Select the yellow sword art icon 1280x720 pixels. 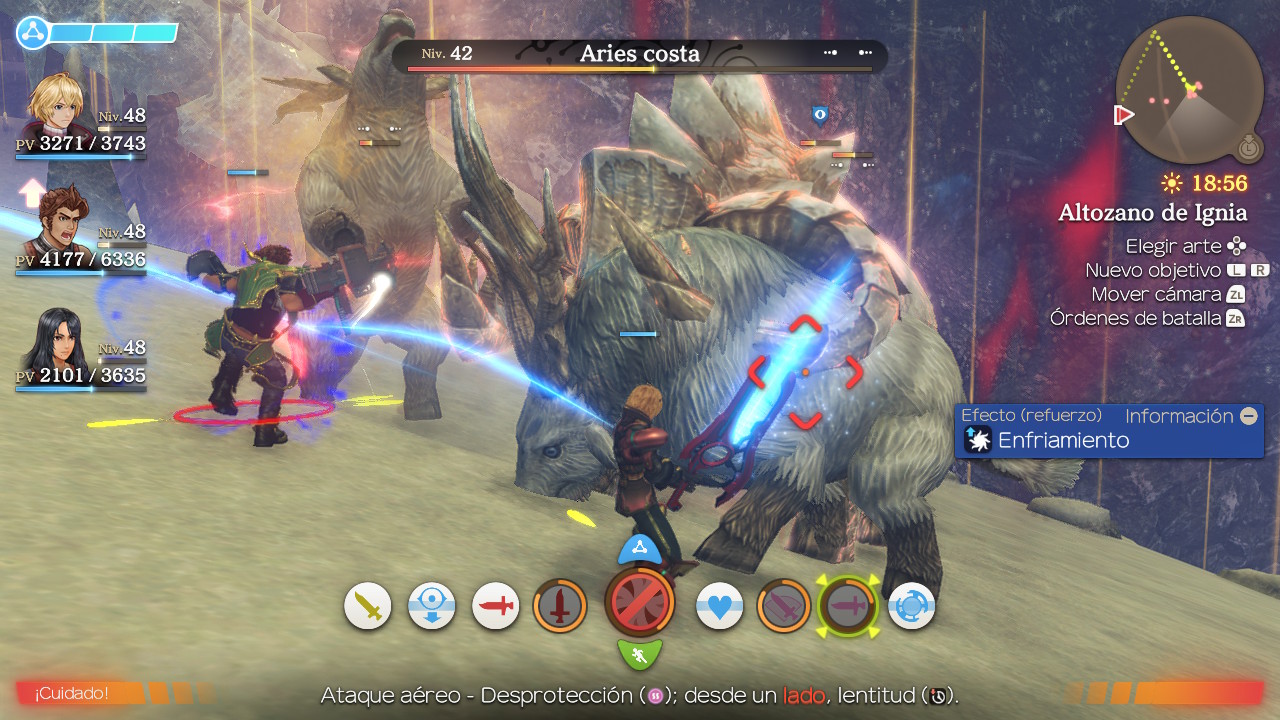click(368, 606)
